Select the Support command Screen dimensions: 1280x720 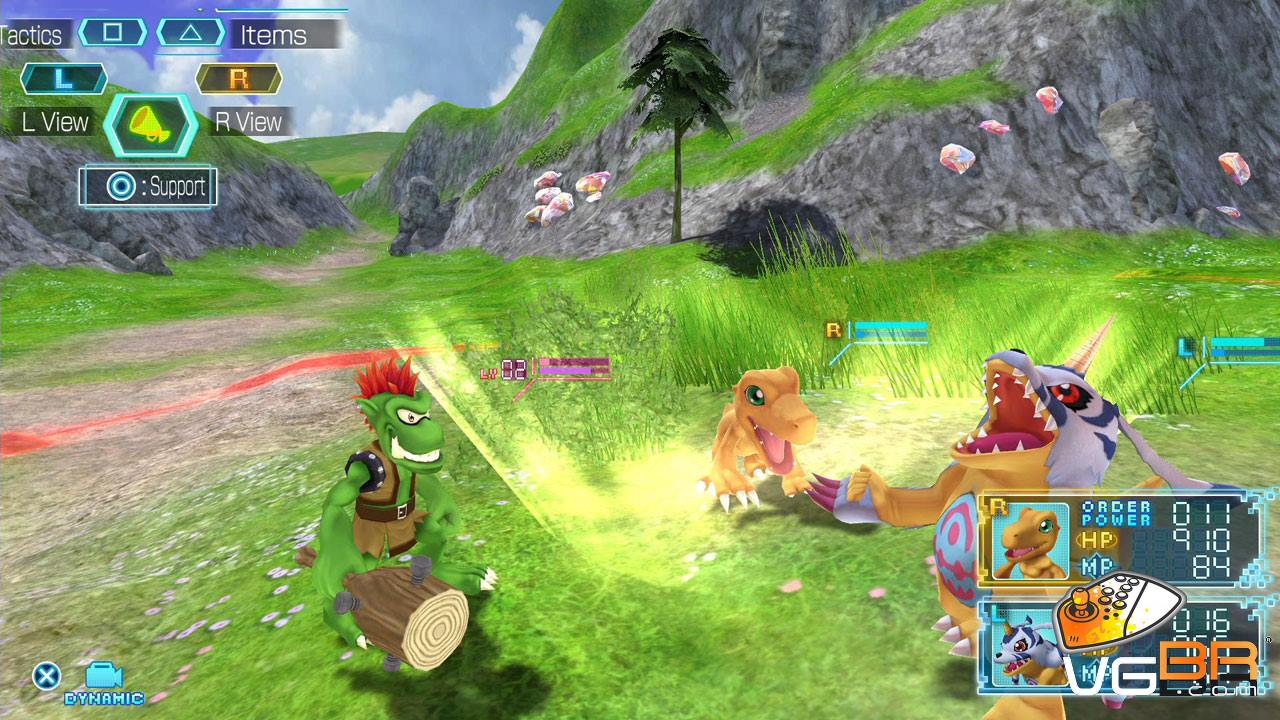[x=148, y=187]
